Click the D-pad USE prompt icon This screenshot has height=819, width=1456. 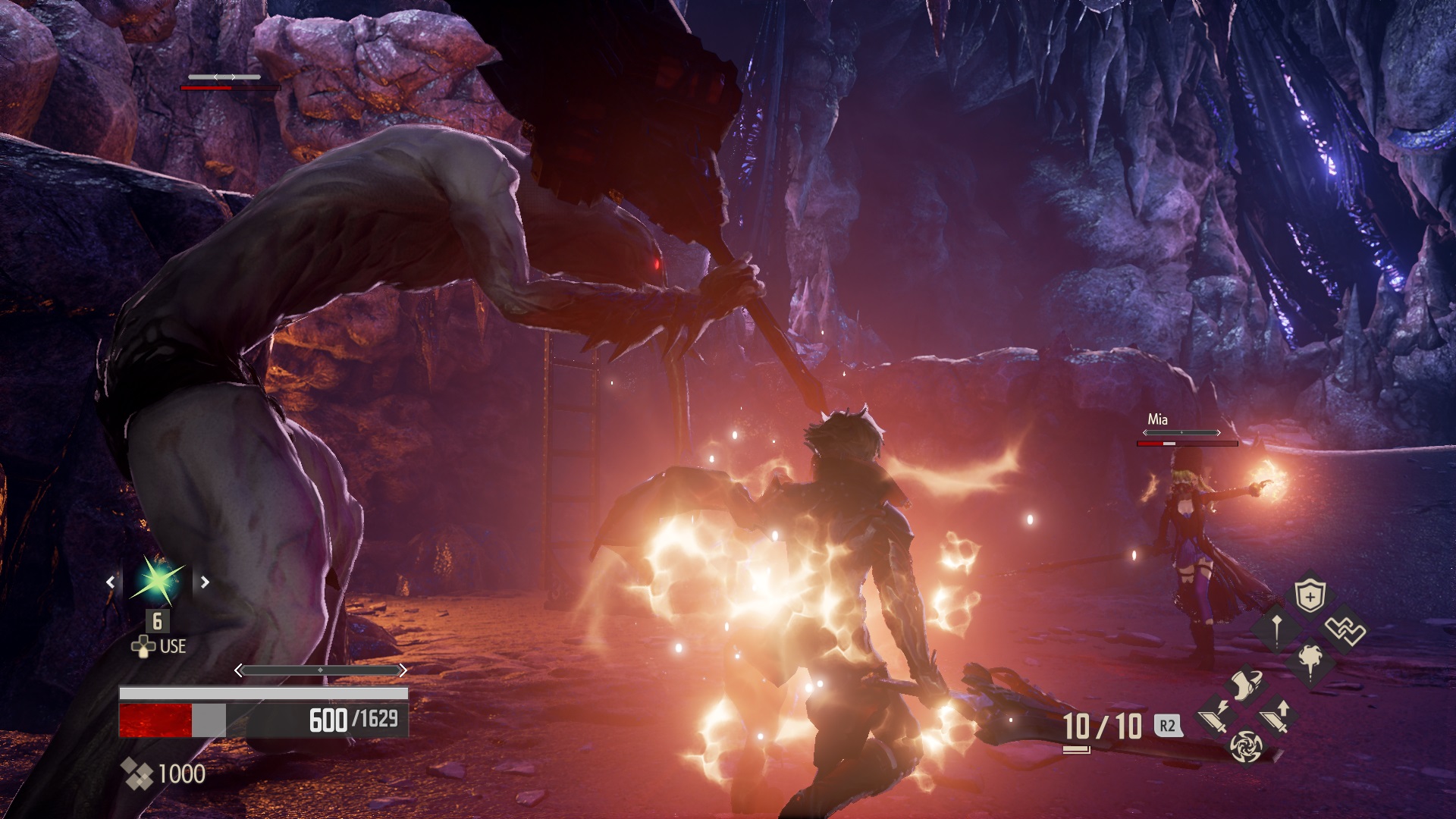(143, 646)
